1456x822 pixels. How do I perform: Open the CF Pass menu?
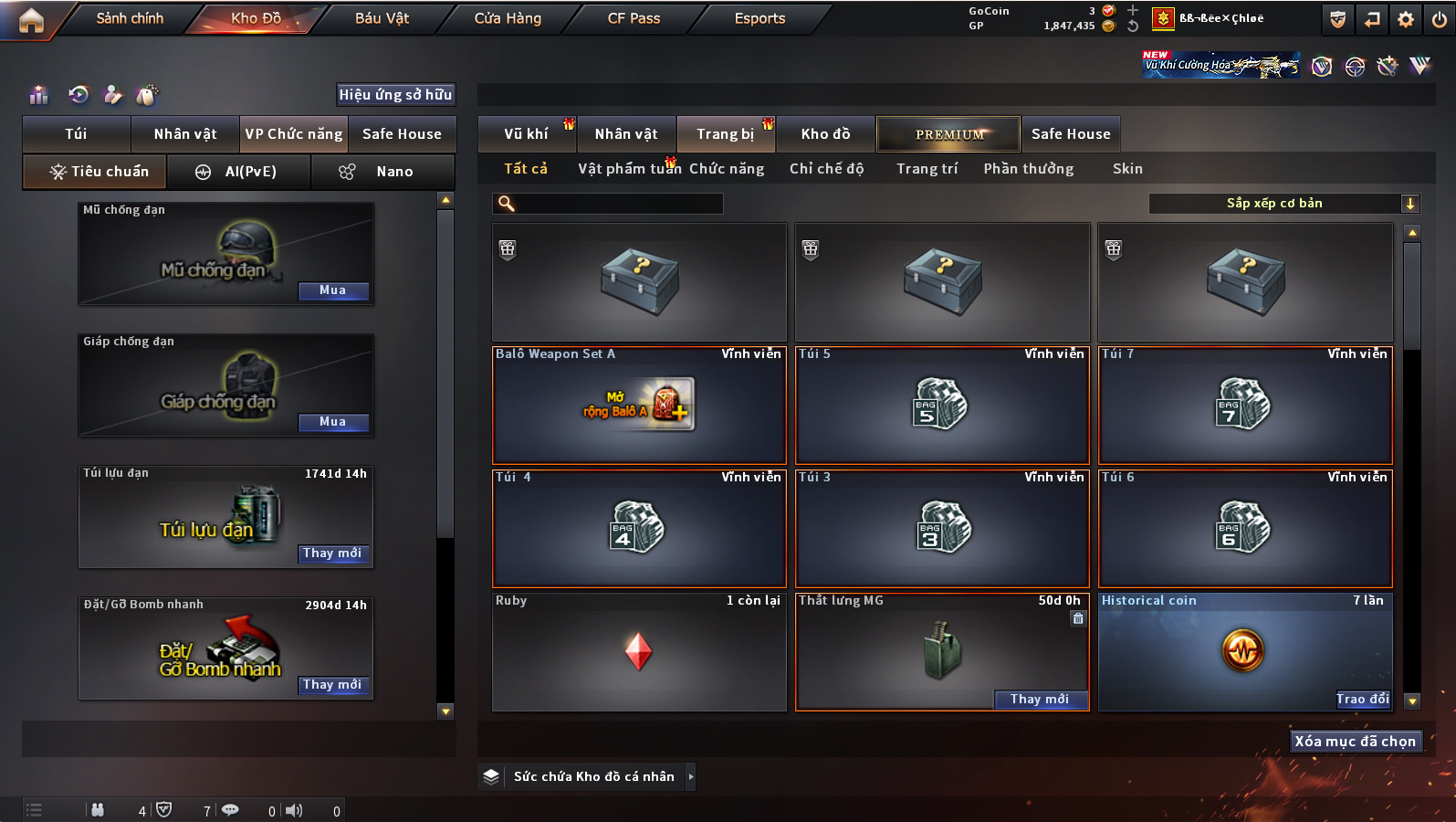tap(634, 18)
